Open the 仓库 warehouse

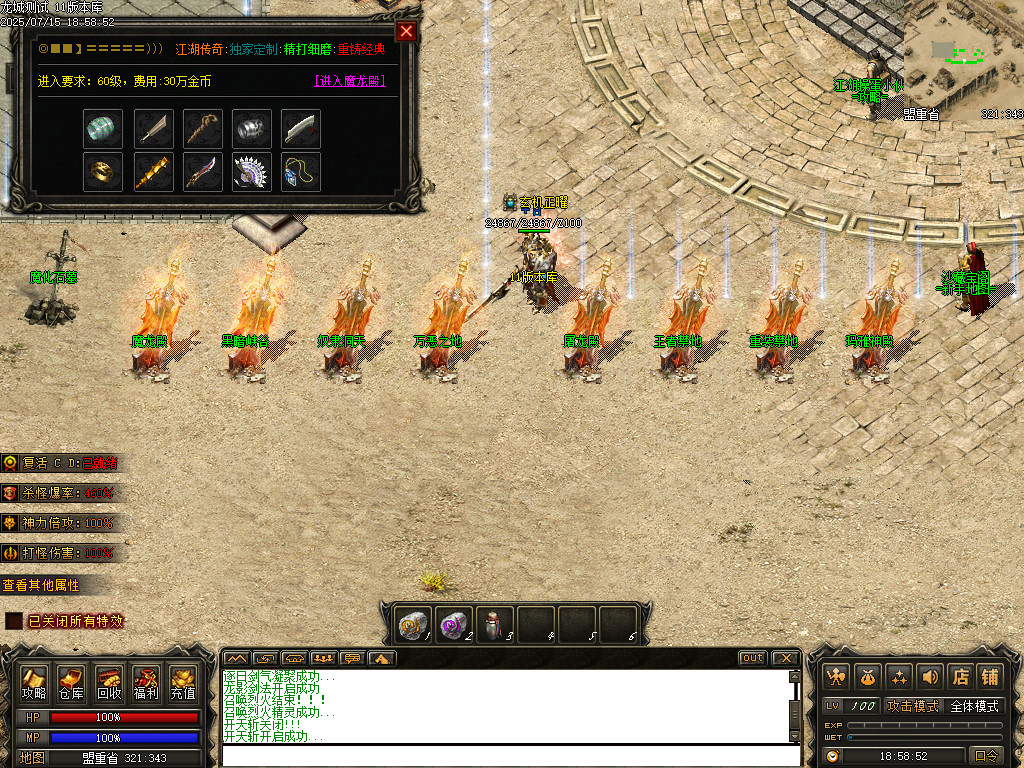pos(71,682)
